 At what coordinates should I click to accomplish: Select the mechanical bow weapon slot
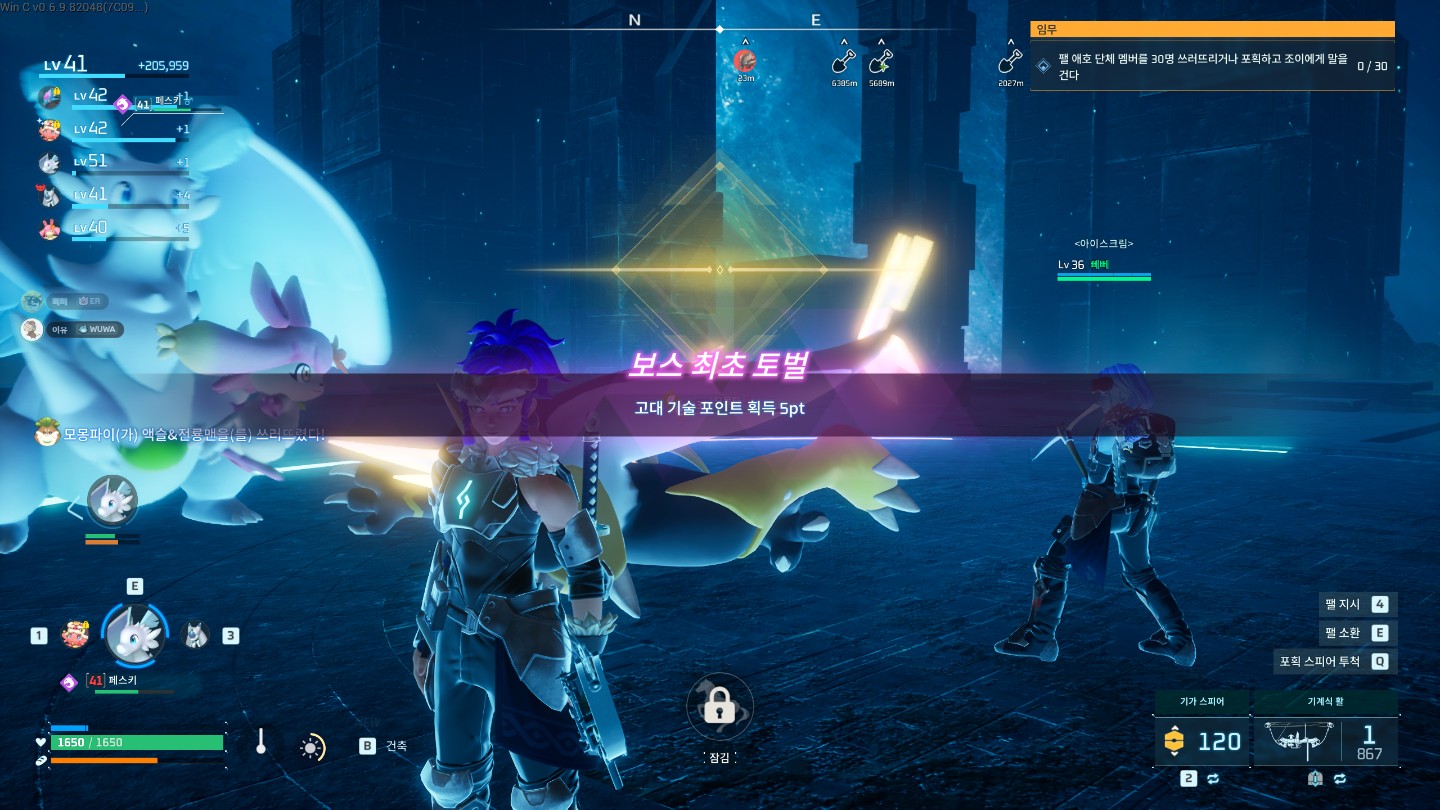(x=1324, y=740)
